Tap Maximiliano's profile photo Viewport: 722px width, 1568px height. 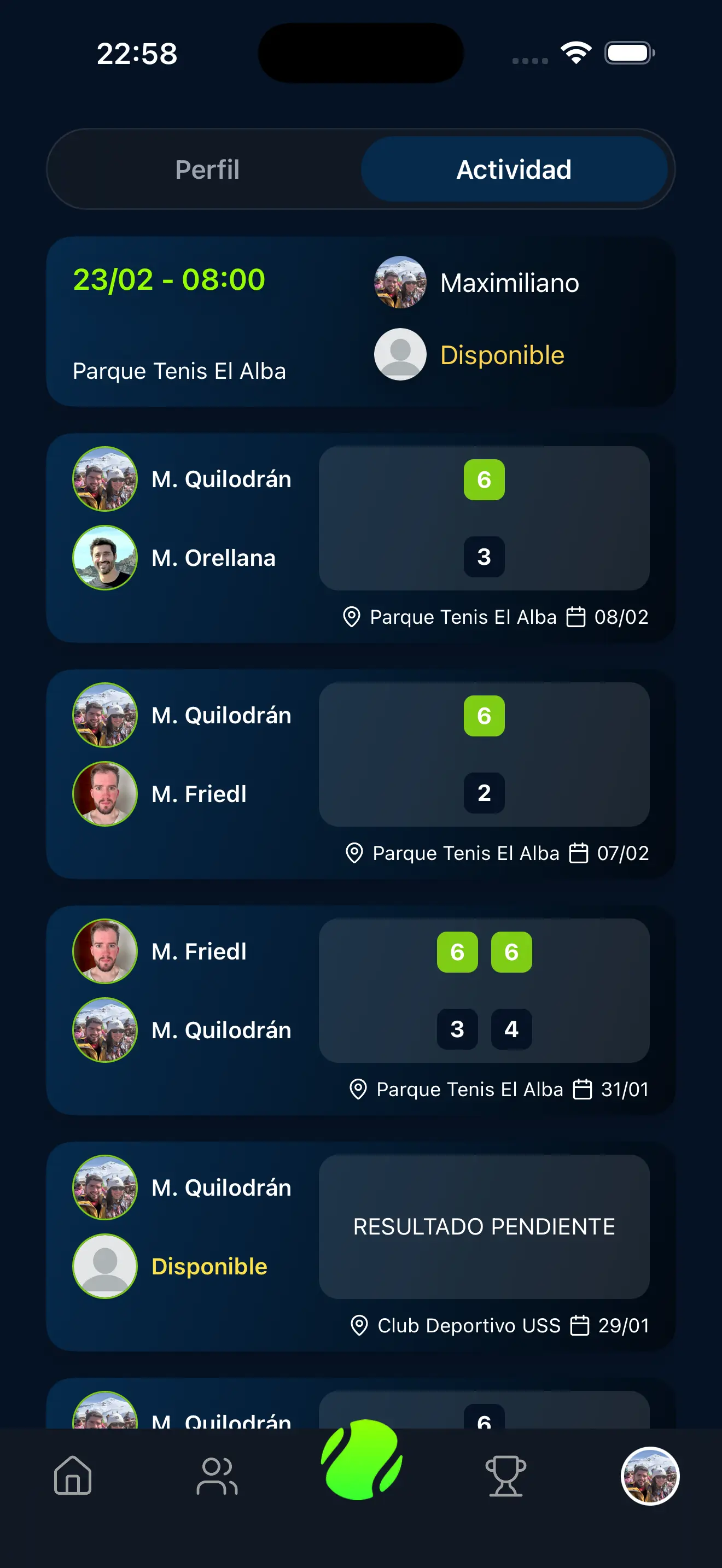pyautogui.click(x=400, y=282)
